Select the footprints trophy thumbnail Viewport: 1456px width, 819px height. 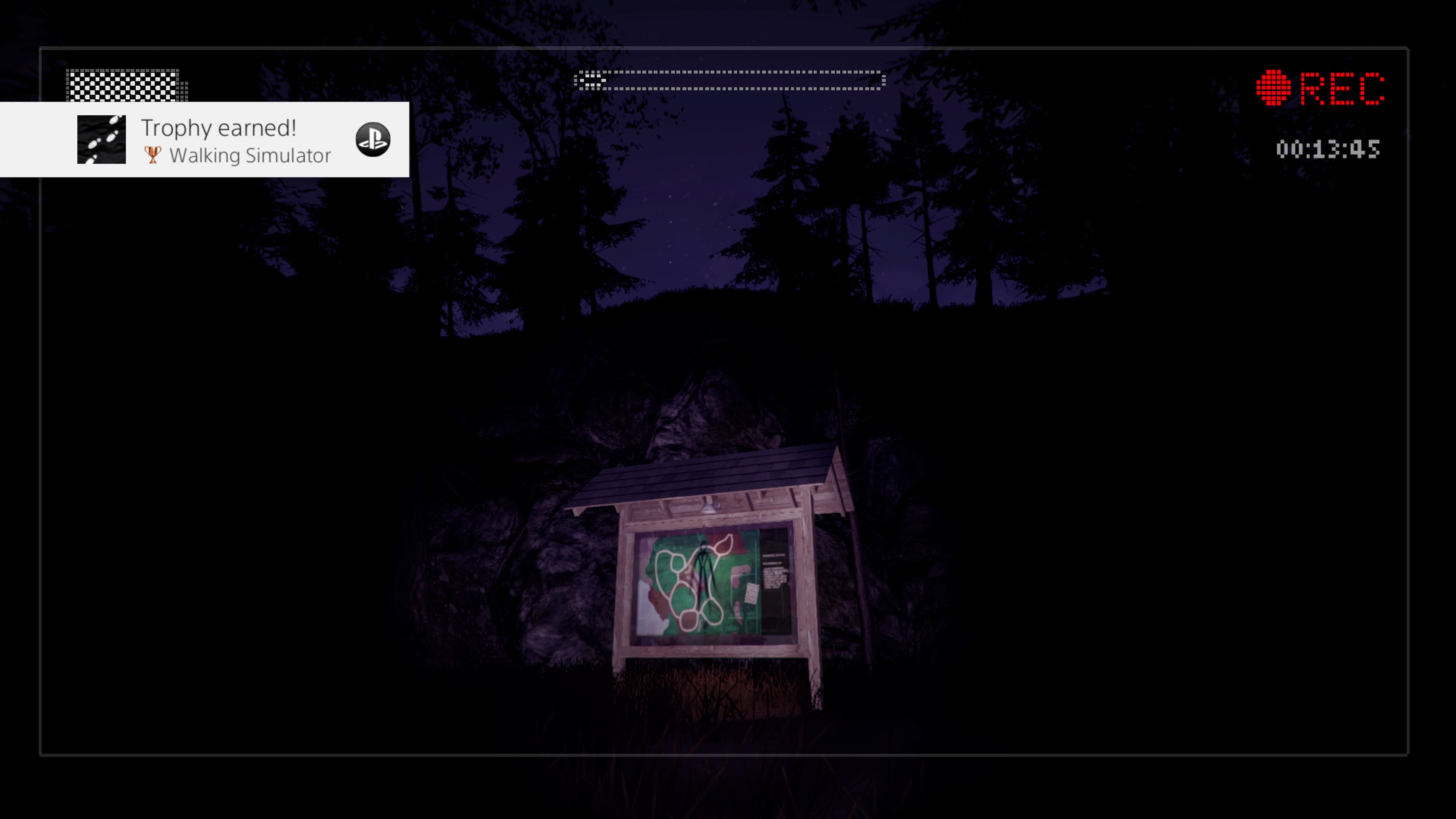click(101, 140)
